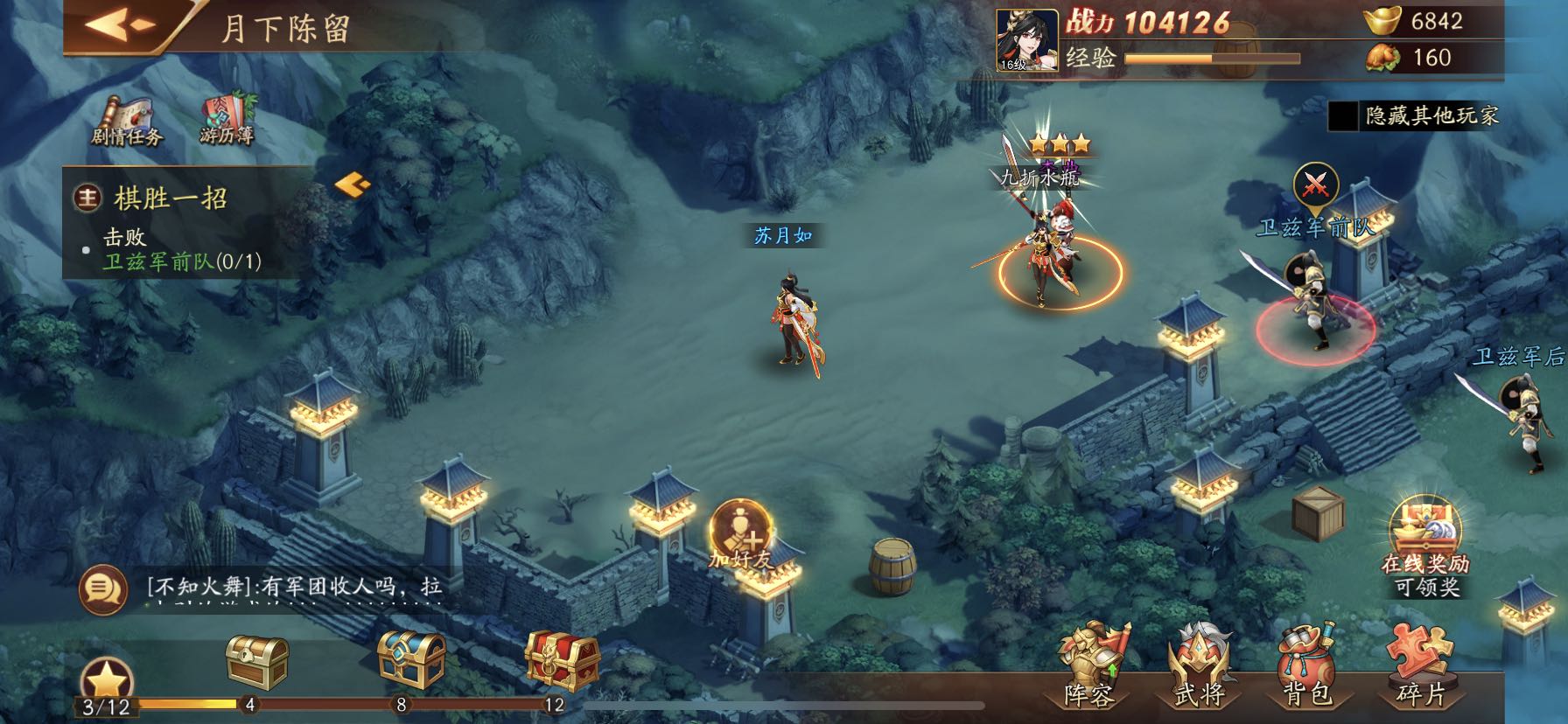1568x724 pixels.
Task: Claim the 在线奖励 online reward
Action: (1425, 546)
